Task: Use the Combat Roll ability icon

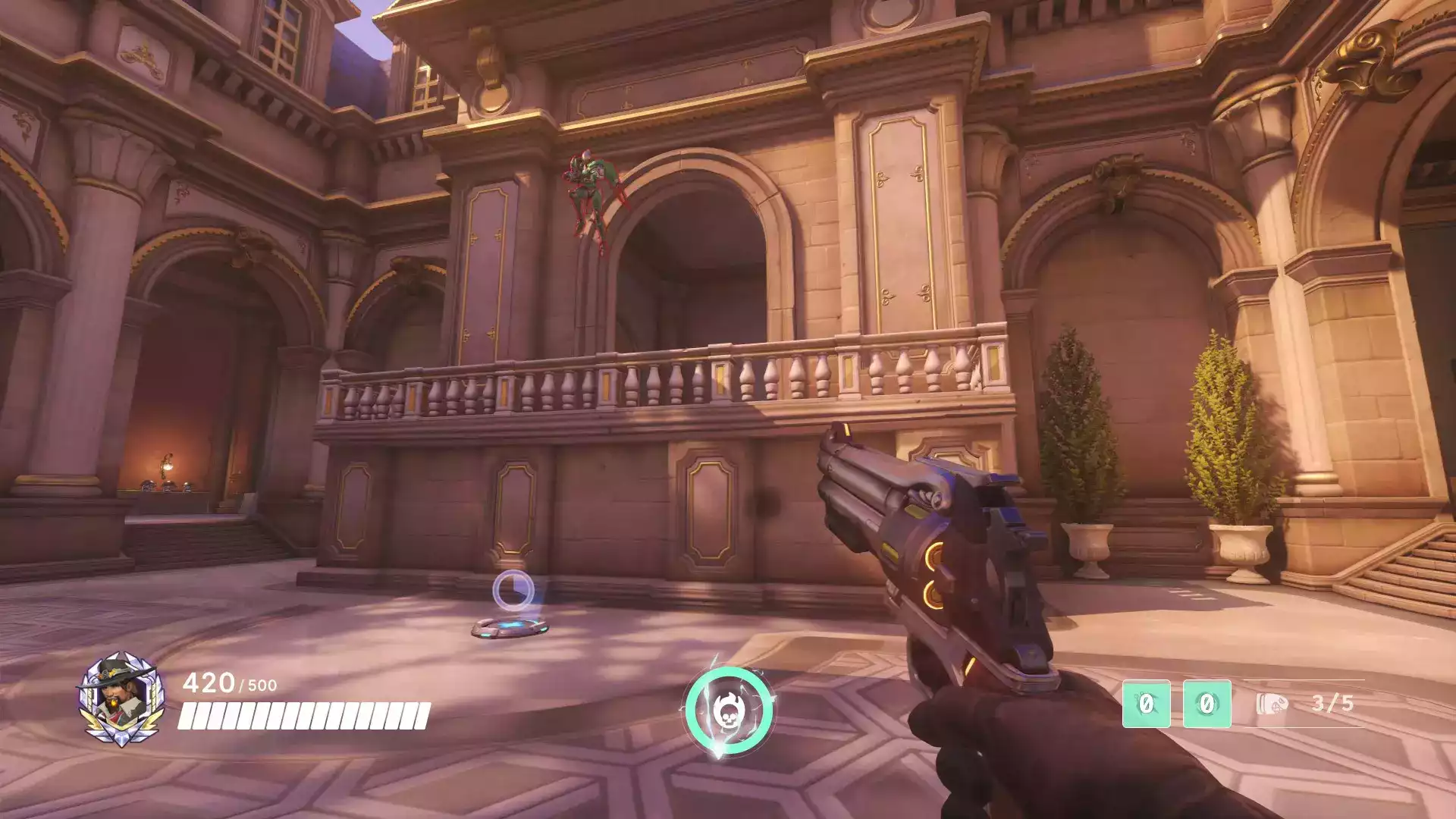Action: pyautogui.click(x=1146, y=704)
